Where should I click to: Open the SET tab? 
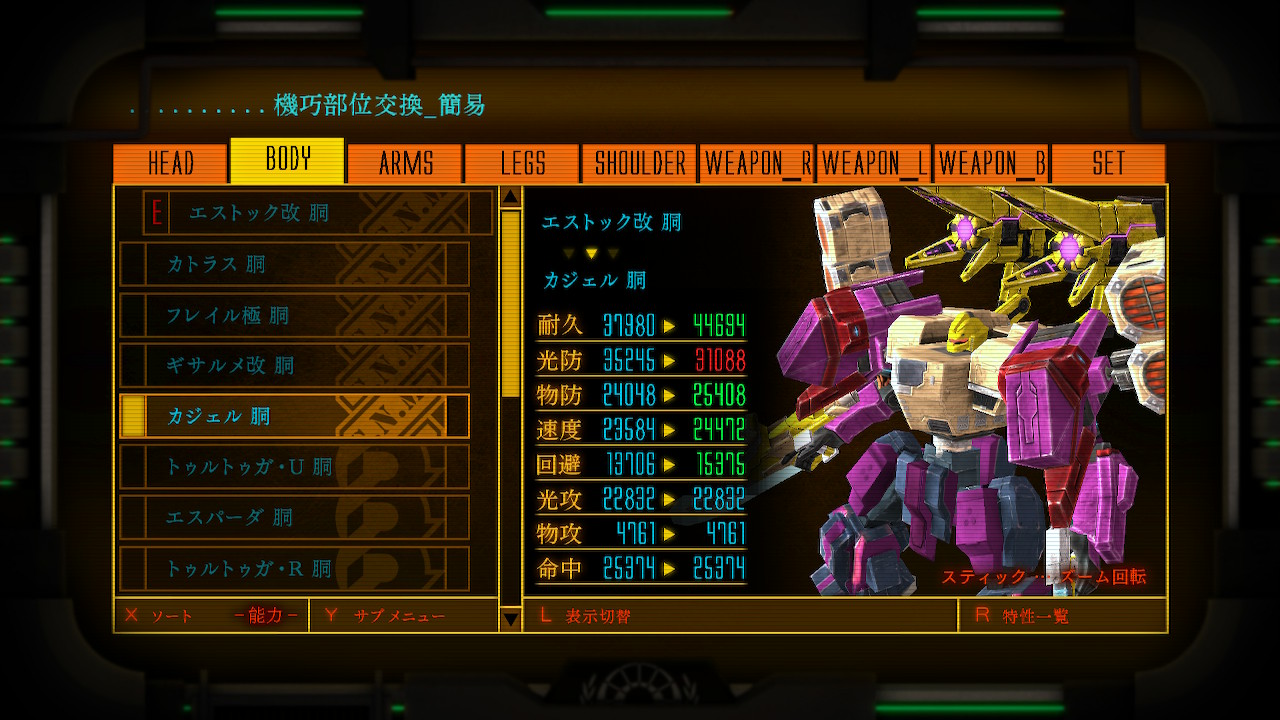[x=1108, y=164]
